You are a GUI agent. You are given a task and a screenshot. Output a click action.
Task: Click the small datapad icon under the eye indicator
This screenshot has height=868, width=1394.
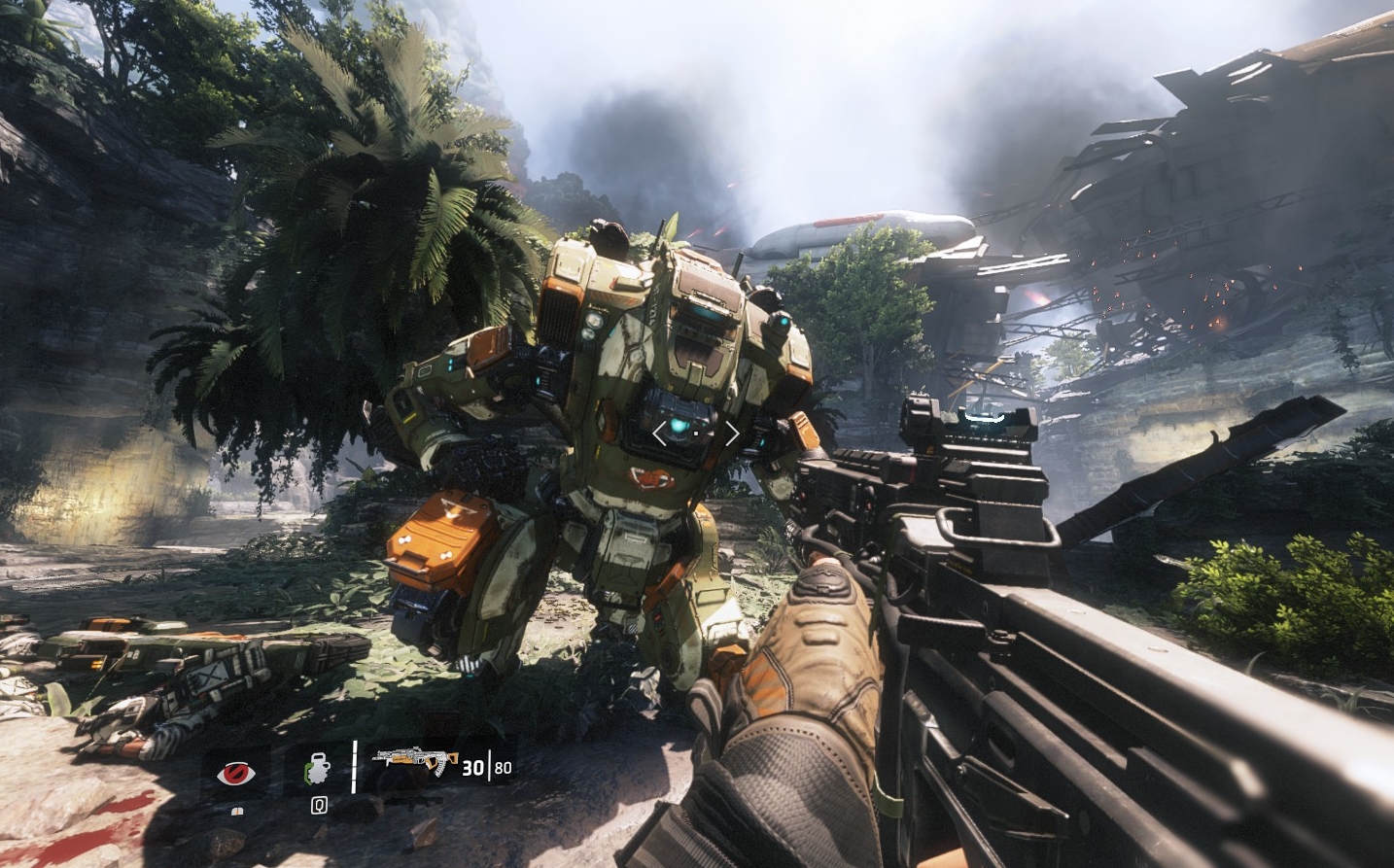(239, 811)
